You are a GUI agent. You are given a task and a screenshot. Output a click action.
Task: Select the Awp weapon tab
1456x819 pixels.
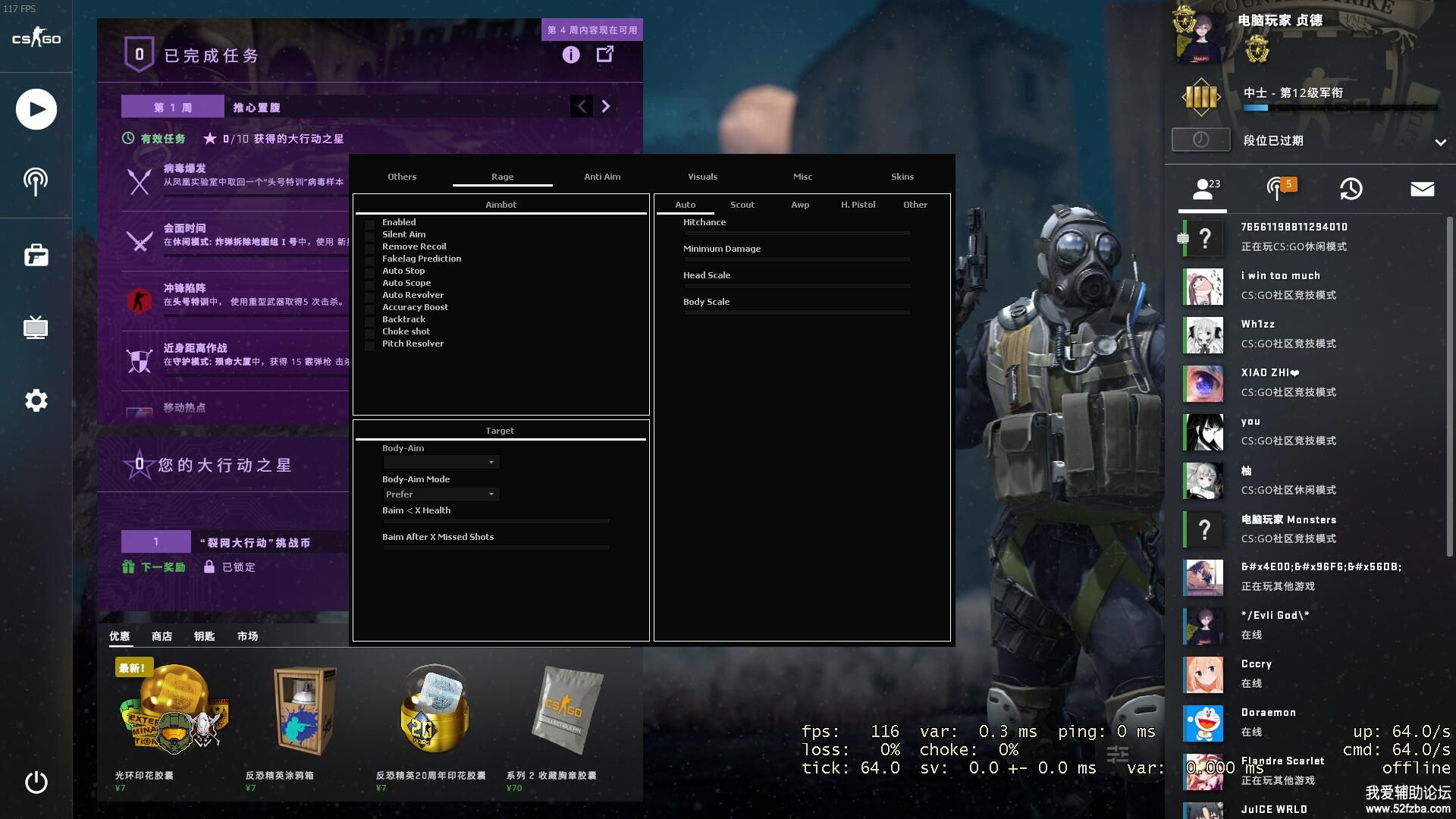pyautogui.click(x=800, y=205)
